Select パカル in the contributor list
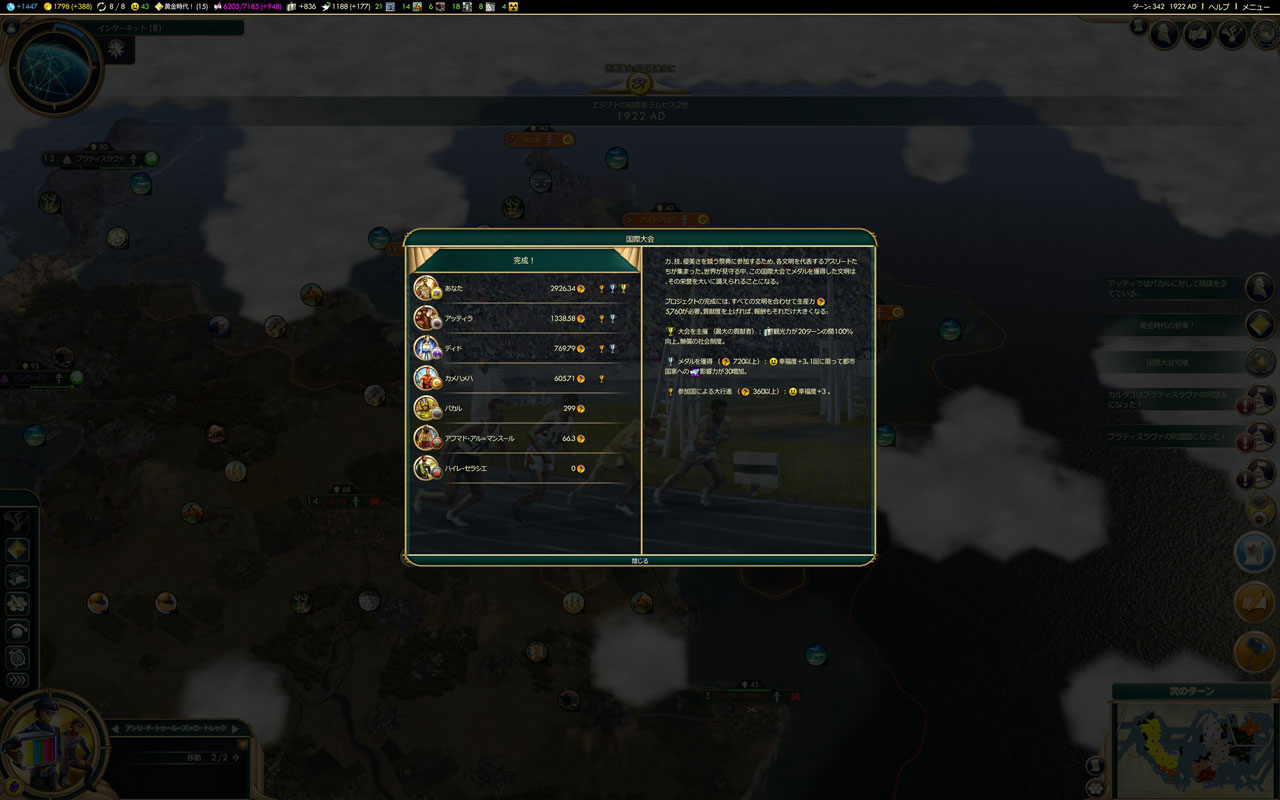The image size is (1280, 800). pyautogui.click(x=523, y=408)
